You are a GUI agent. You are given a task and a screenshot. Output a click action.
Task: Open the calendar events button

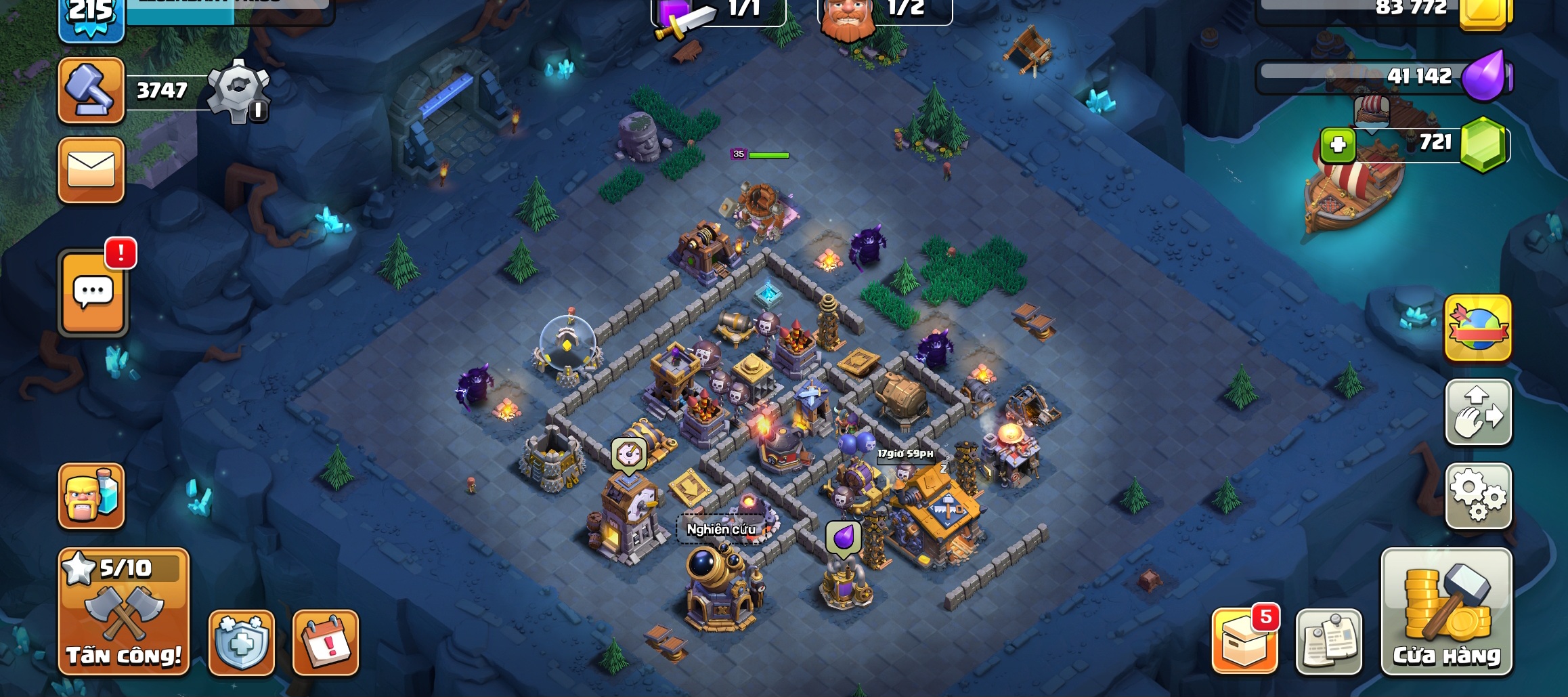click(x=326, y=642)
